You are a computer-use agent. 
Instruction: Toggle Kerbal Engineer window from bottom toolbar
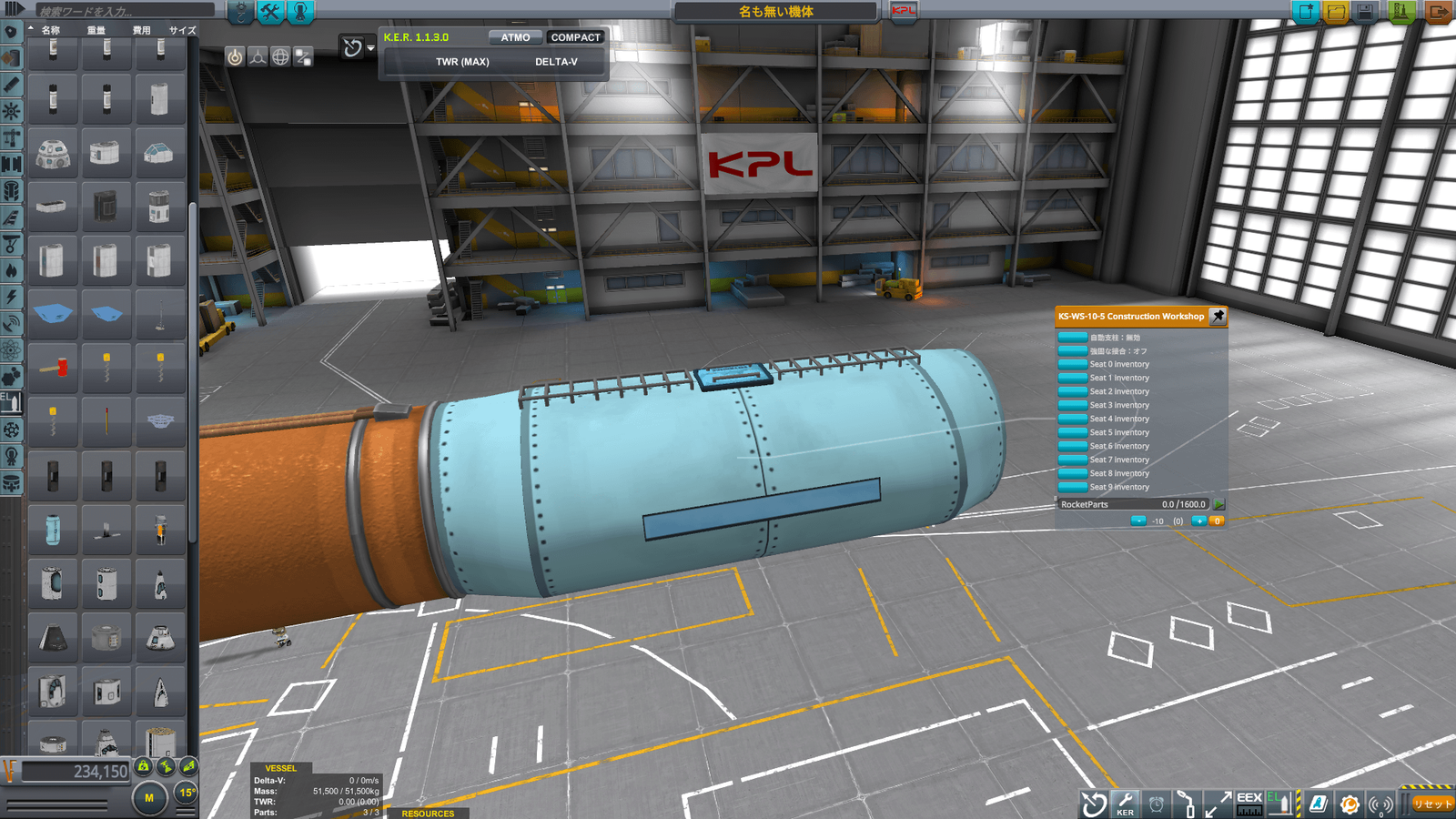[x=1126, y=804]
